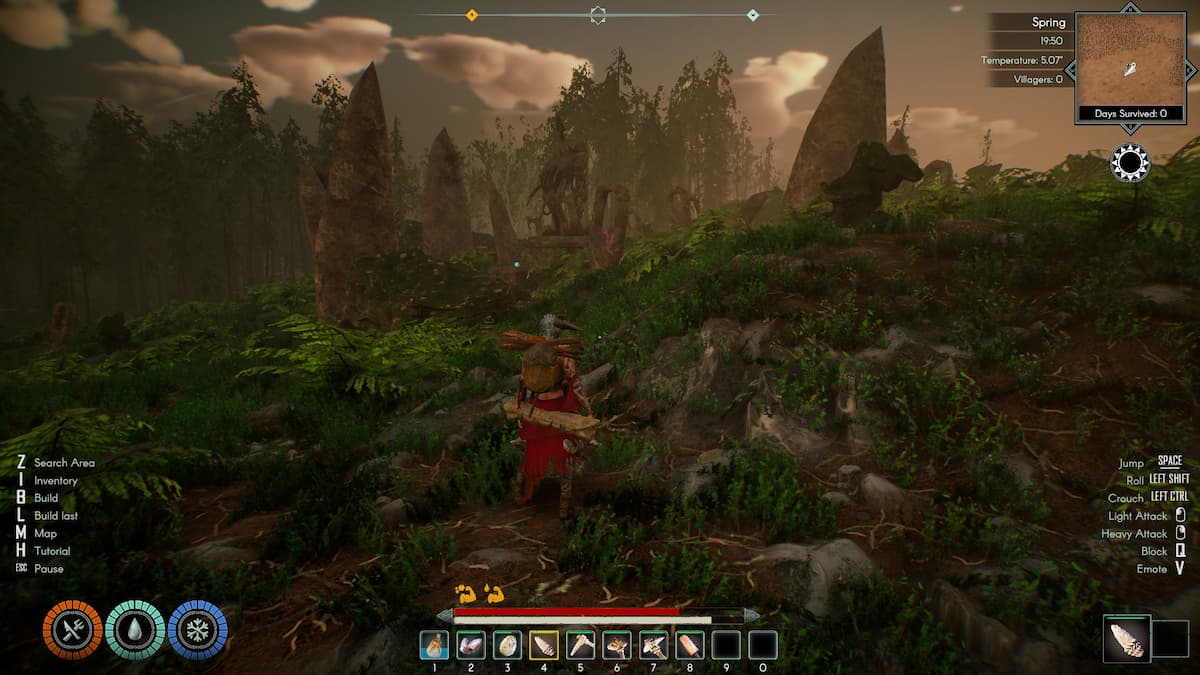The width and height of the screenshot is (1200, 675).
Task: Choose the pink item in hotbar slot 2
Action: tap(471, 645)
